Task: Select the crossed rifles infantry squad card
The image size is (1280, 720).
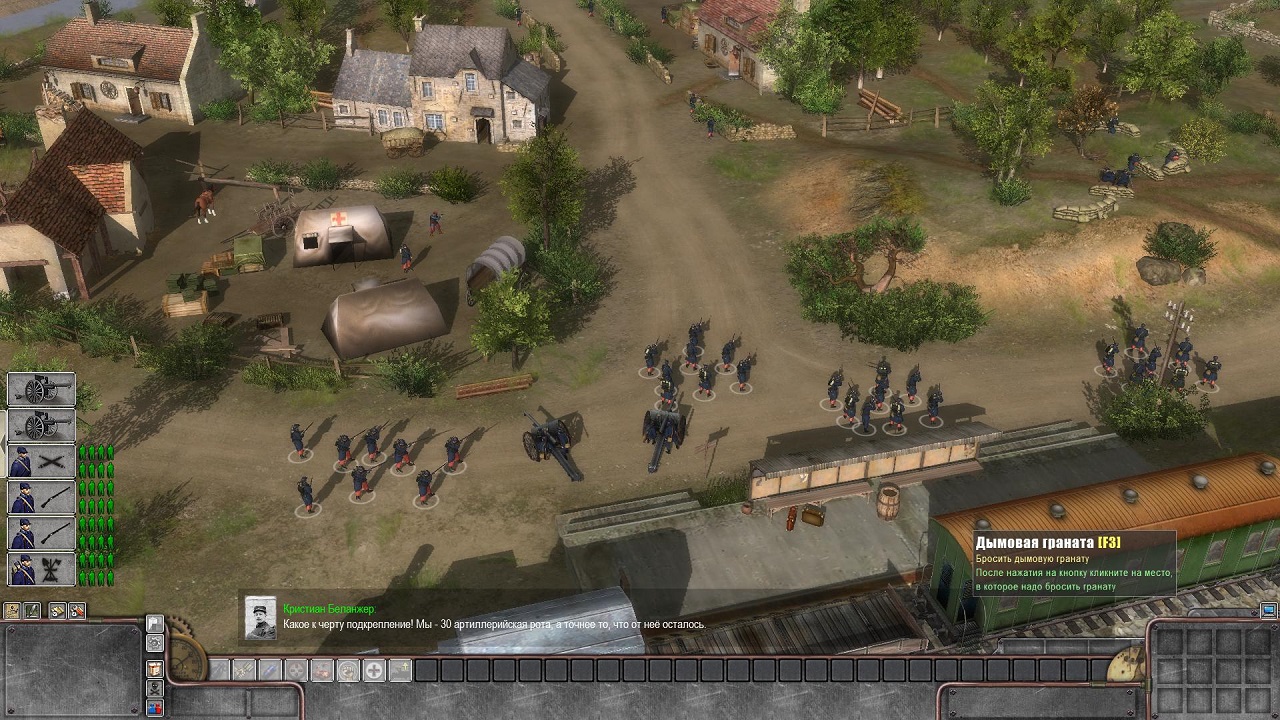Action: [41, 462]
